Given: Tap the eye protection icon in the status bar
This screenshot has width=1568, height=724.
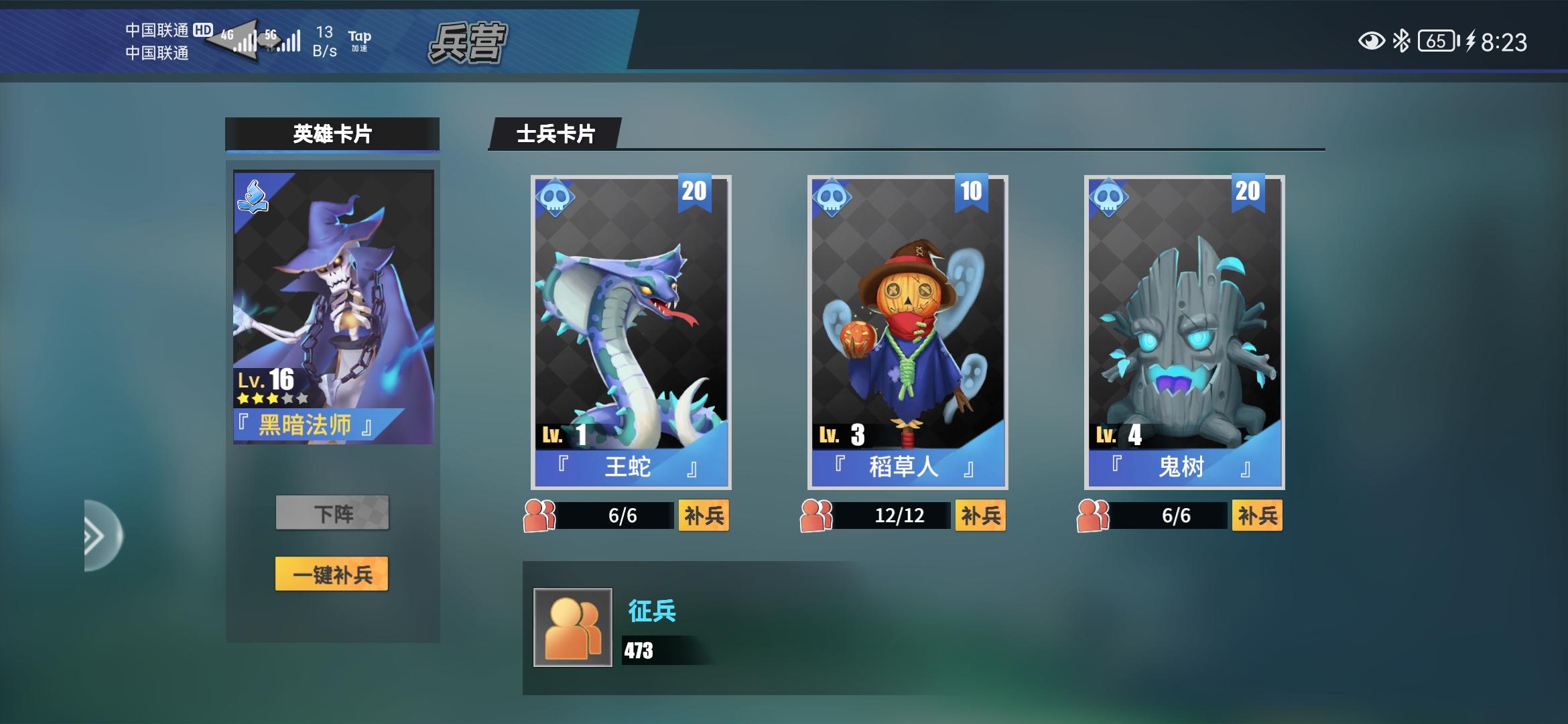Looking at the screenshot, I should pyautogui.click(x=1372, y=40).
